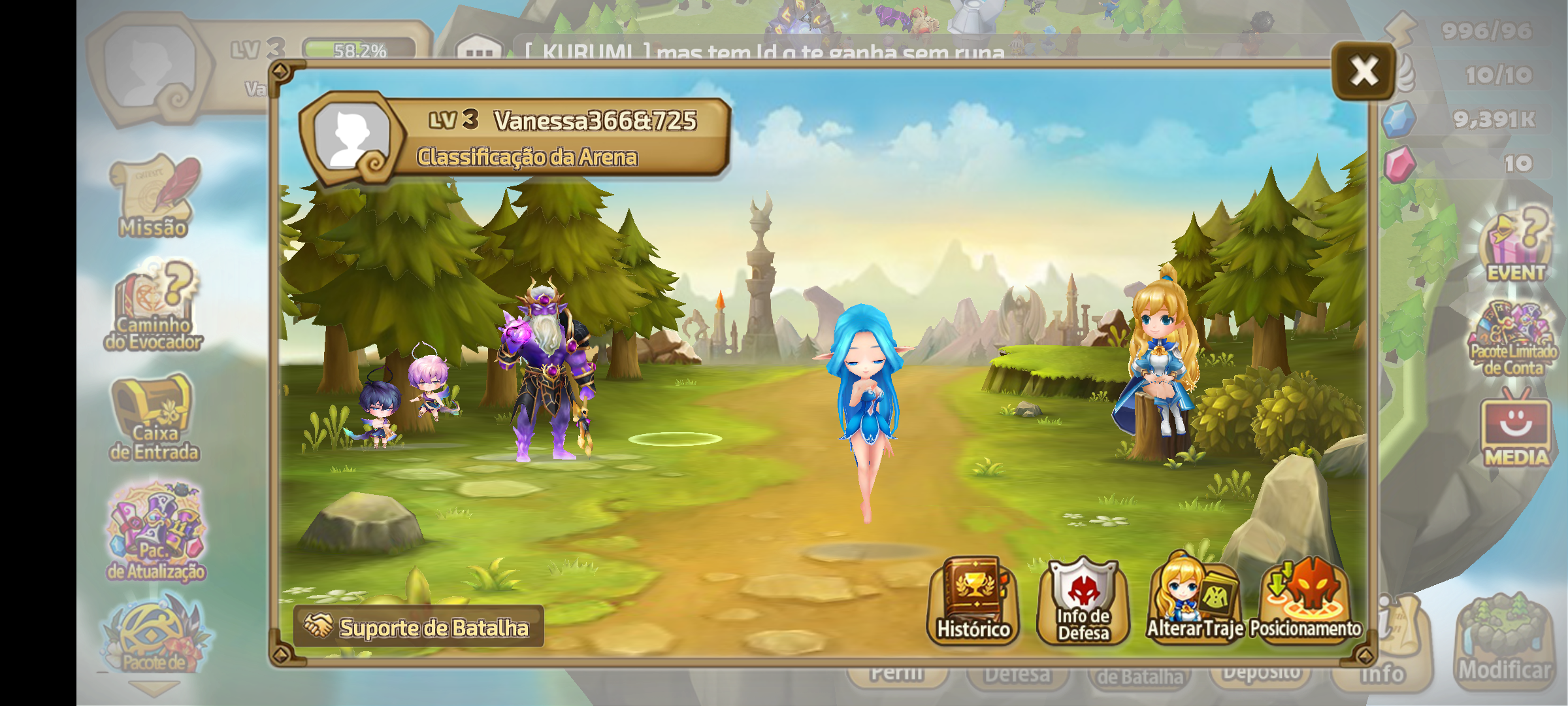
Task: Close the arena profile window
Action: pyautogui.click(x=1364, y=71)
